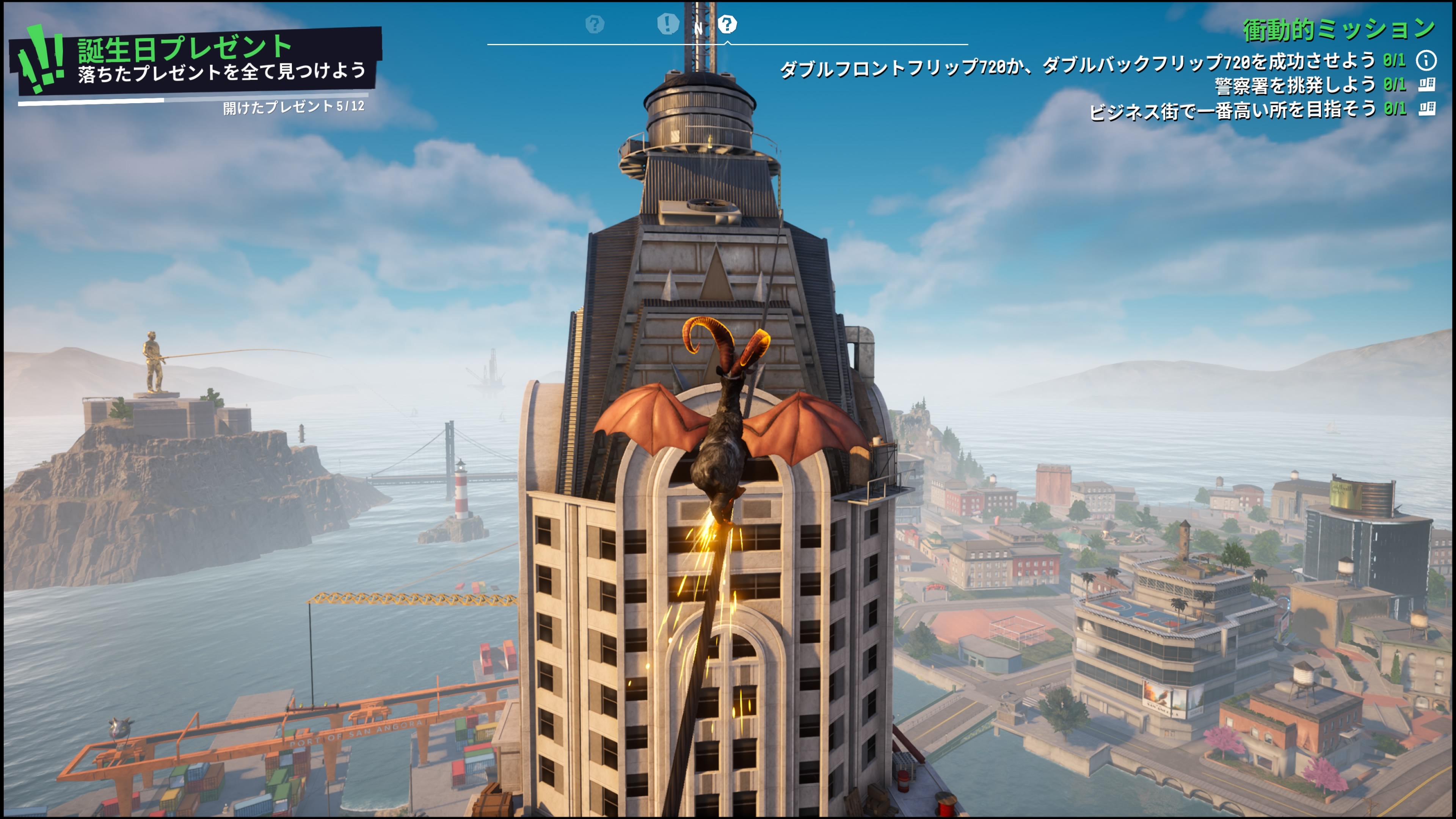The image size is (1456, 819).
Task: Select the white question mark marker beside N
Action: click(727, 24)
